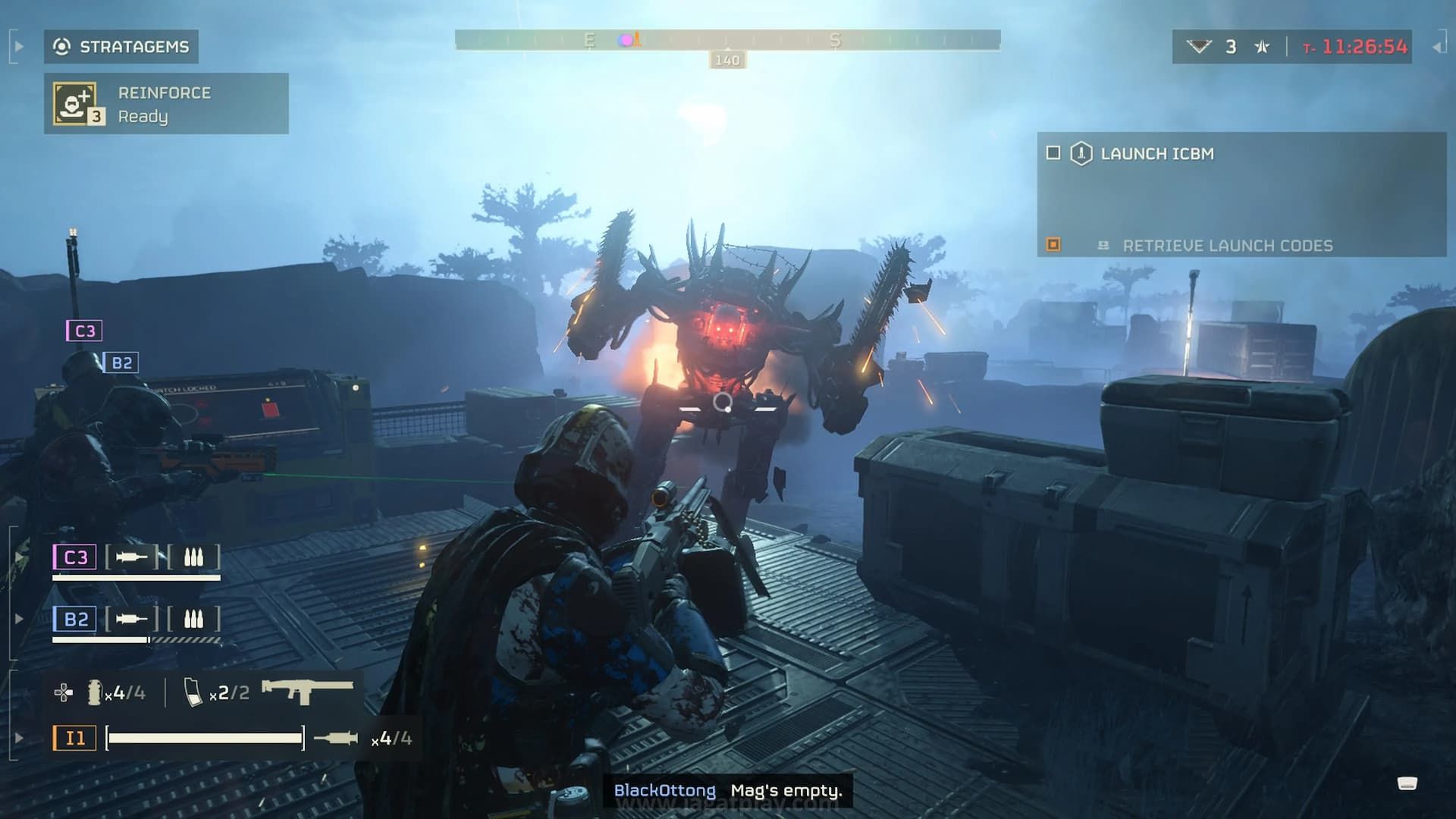
Task: Click the D-pad input icon
Action: tap(64, 691)
